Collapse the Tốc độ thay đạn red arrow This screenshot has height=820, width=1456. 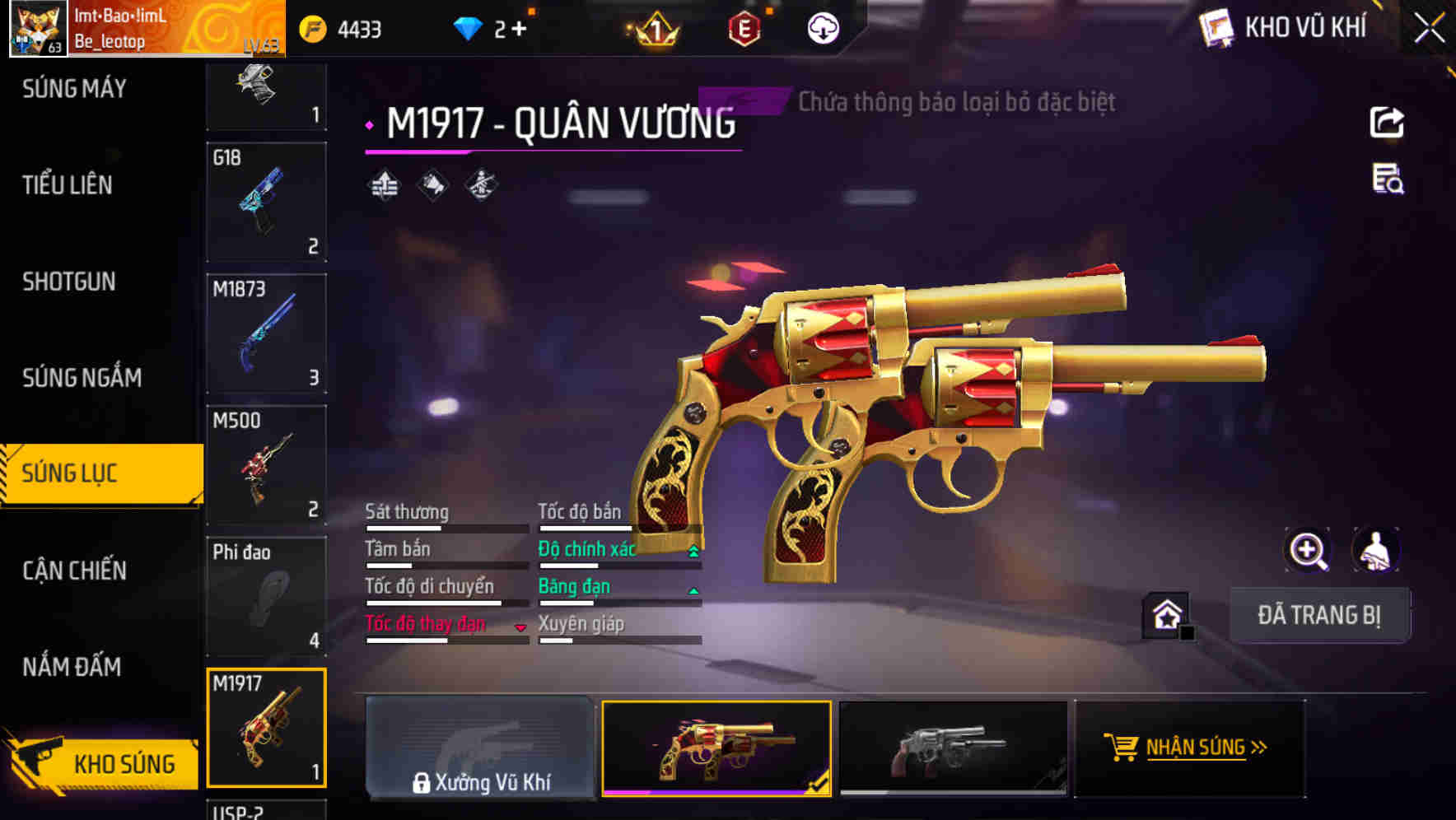[x=520, y=627]
